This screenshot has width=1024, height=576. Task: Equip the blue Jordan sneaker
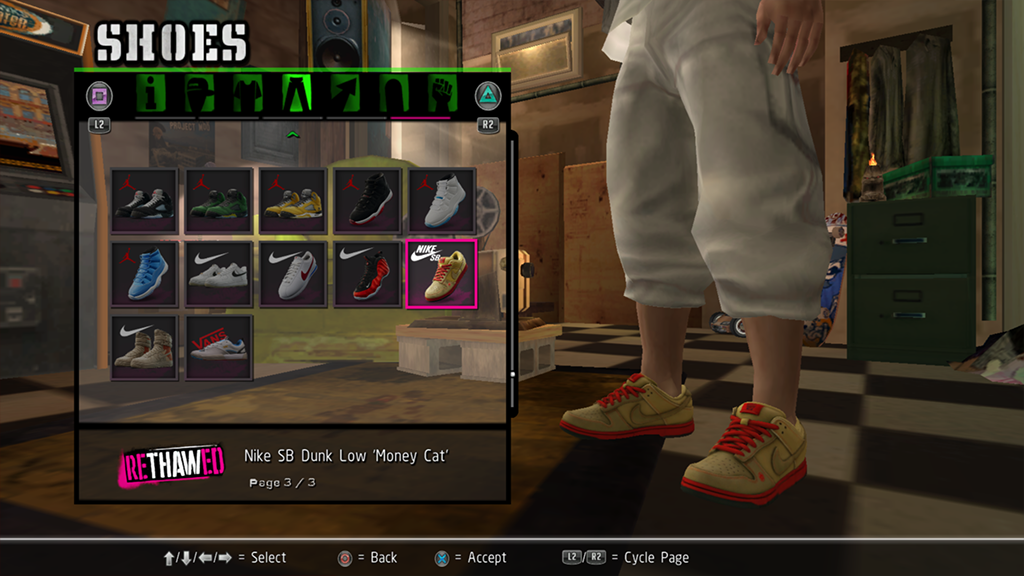[144, 274]
